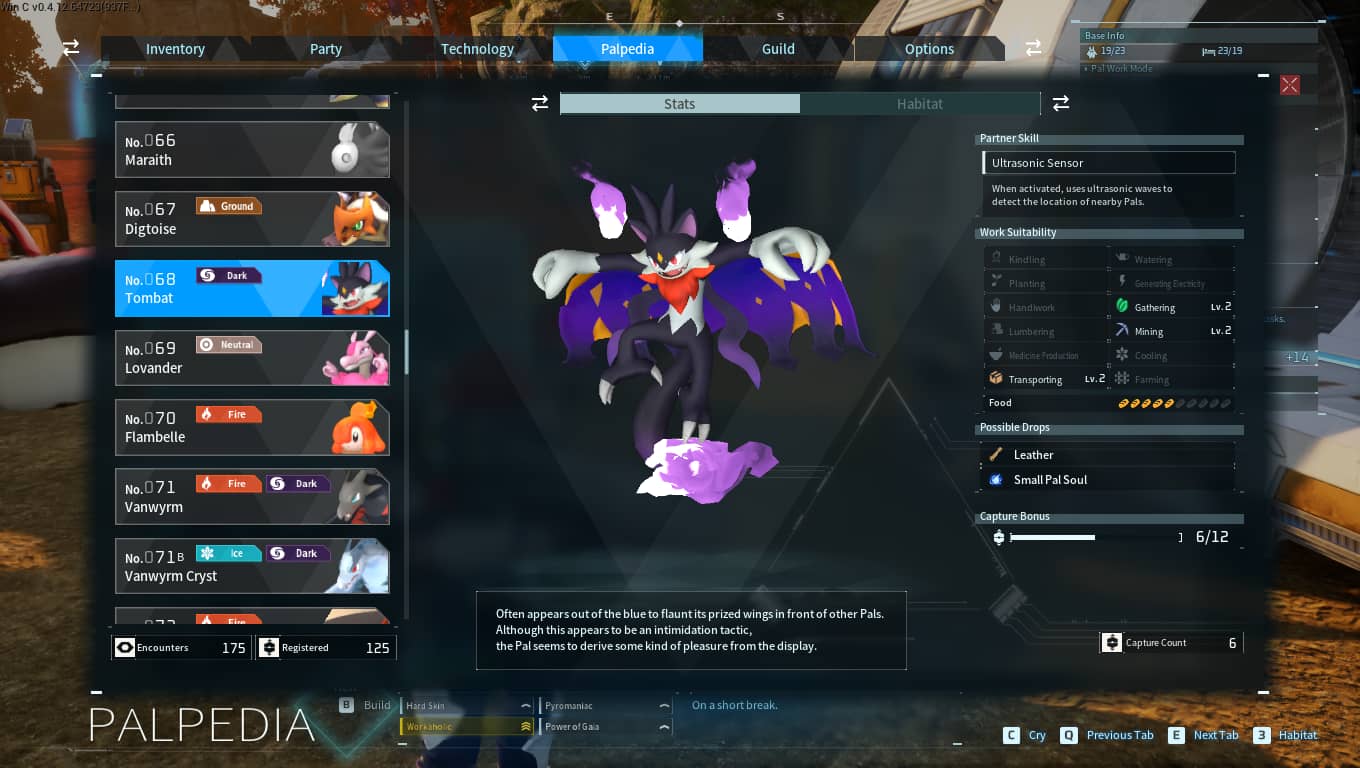Toggle the Workaholic passive skill
The width and height of the screenshot is (1360, 768).
(x=465, y=726)
